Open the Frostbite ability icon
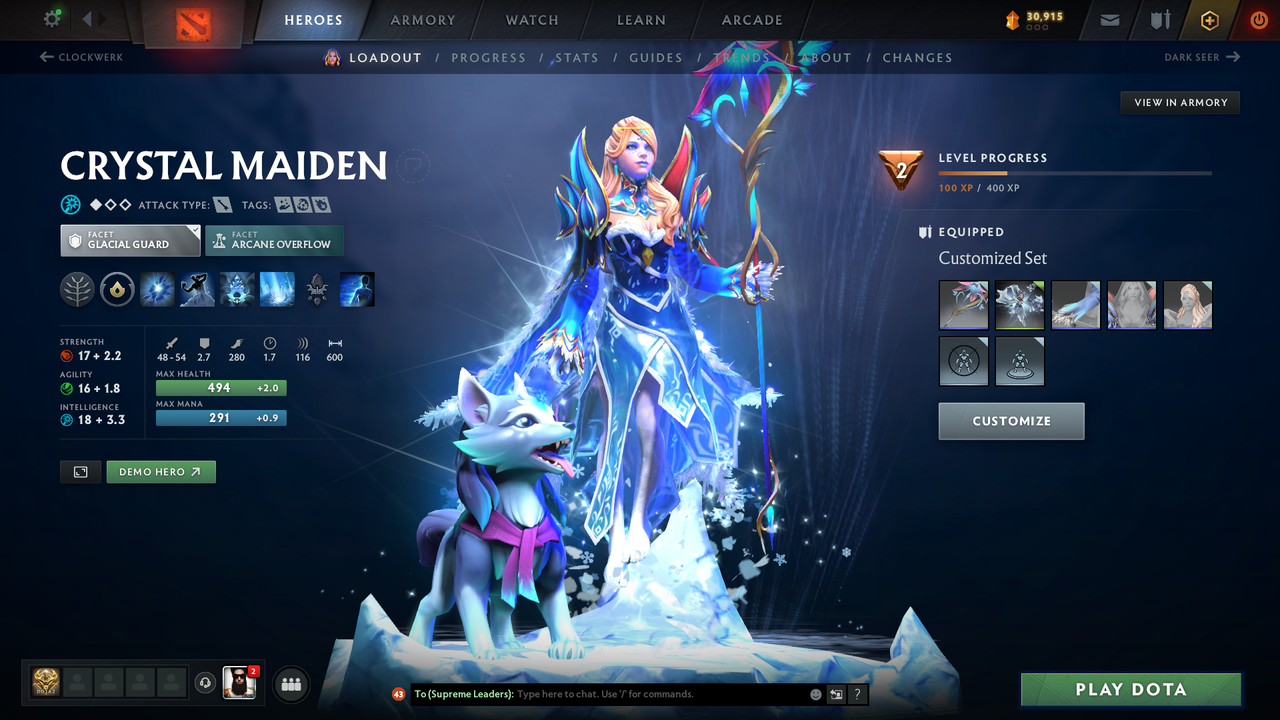The height and width of the screenshot is (720, 1280). 197,289
